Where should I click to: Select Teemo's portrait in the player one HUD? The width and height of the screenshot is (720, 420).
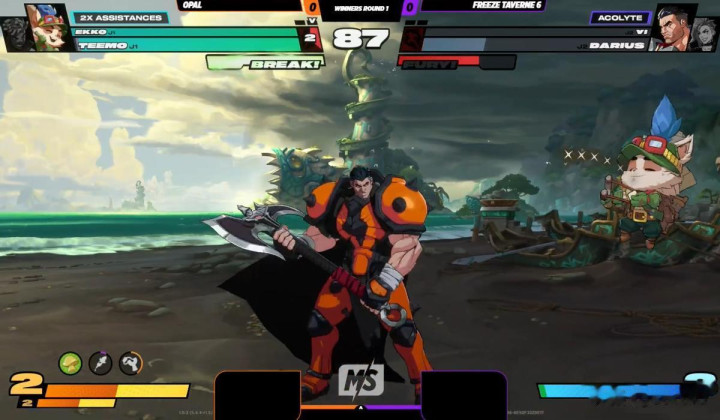coord(46,26)
